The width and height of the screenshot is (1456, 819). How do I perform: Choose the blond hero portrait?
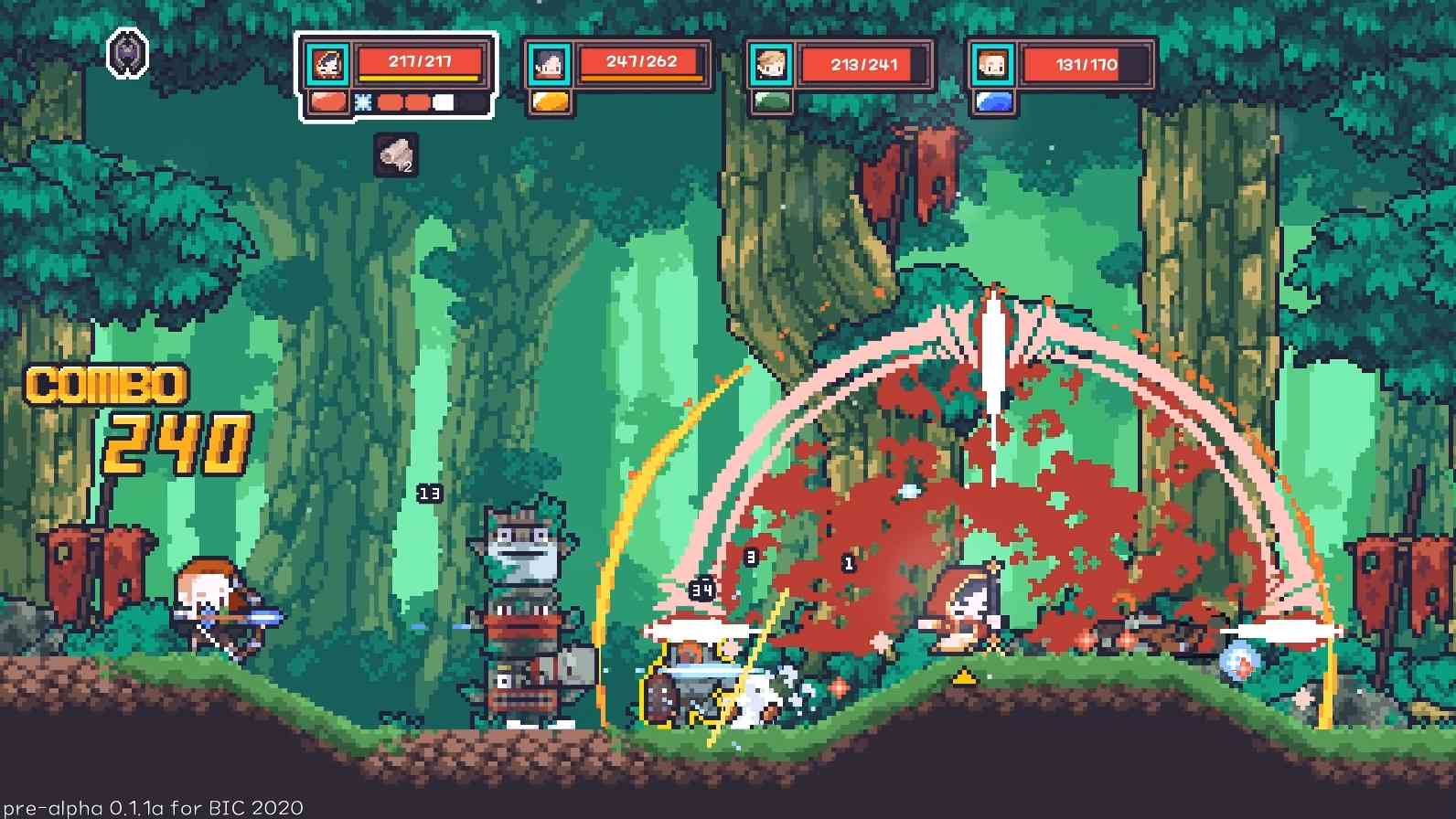coord(770,65)
